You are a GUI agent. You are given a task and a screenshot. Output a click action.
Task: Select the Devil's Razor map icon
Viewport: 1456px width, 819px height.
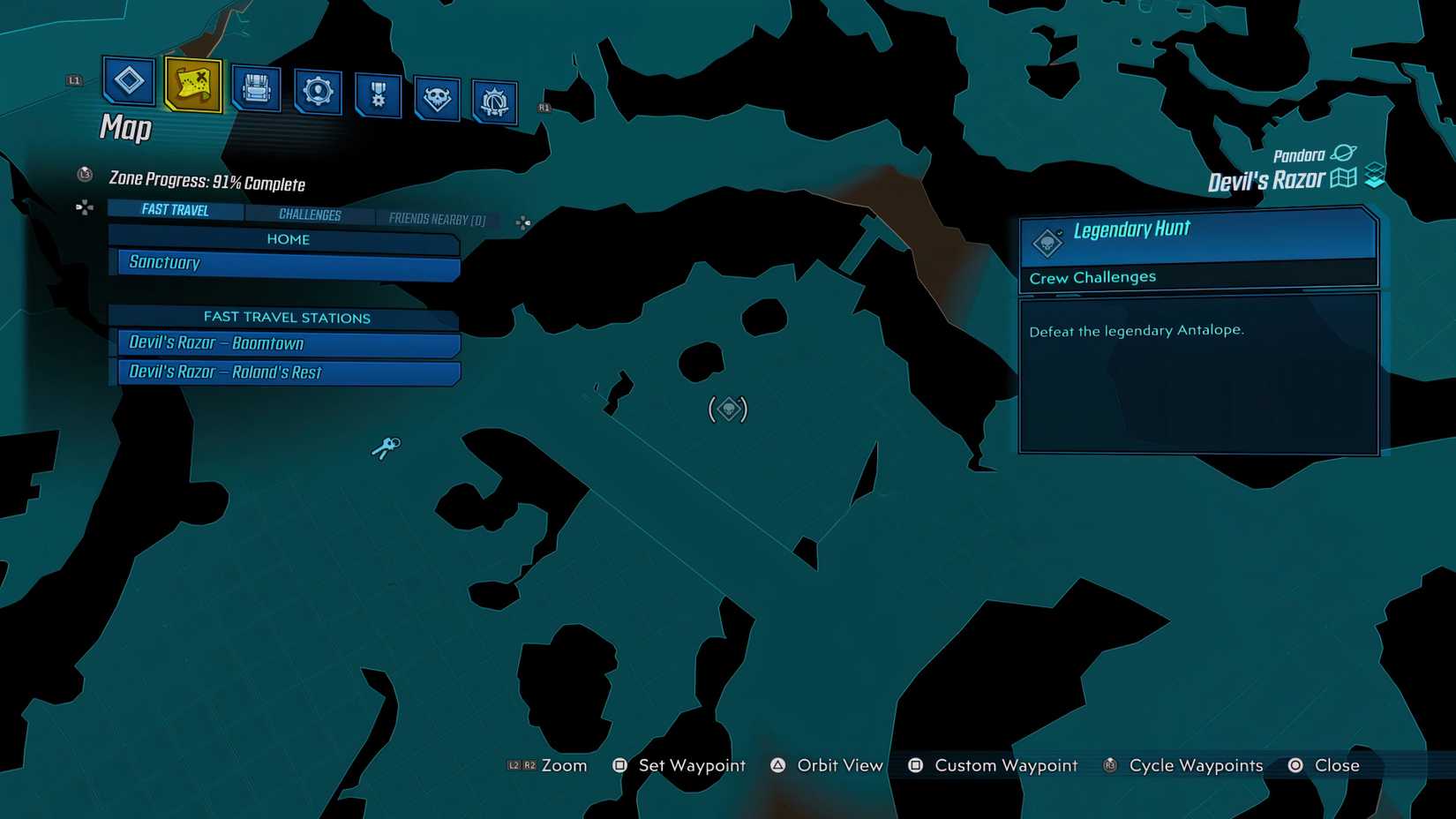pos(1341,177)
